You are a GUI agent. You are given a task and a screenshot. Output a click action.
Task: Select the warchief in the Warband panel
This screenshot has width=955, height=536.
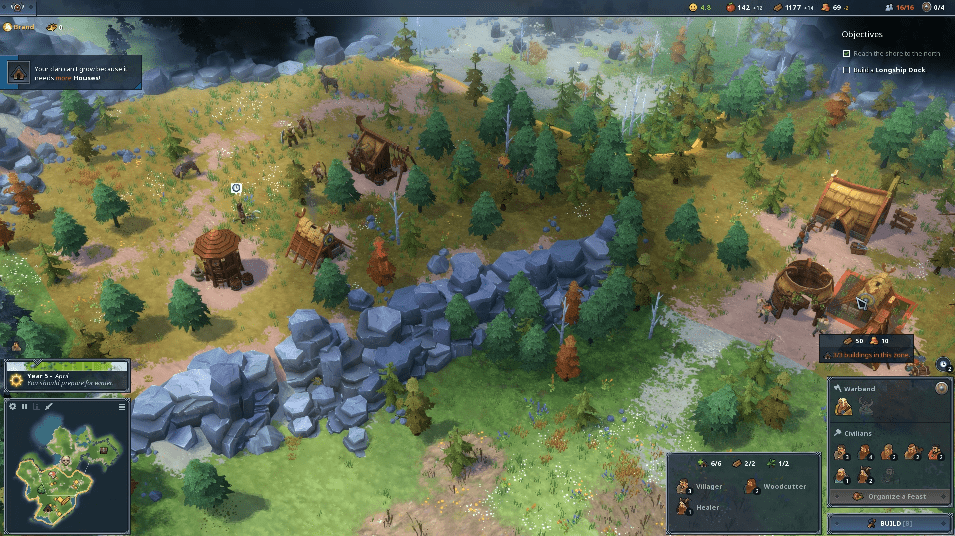(x=845, y=406)
